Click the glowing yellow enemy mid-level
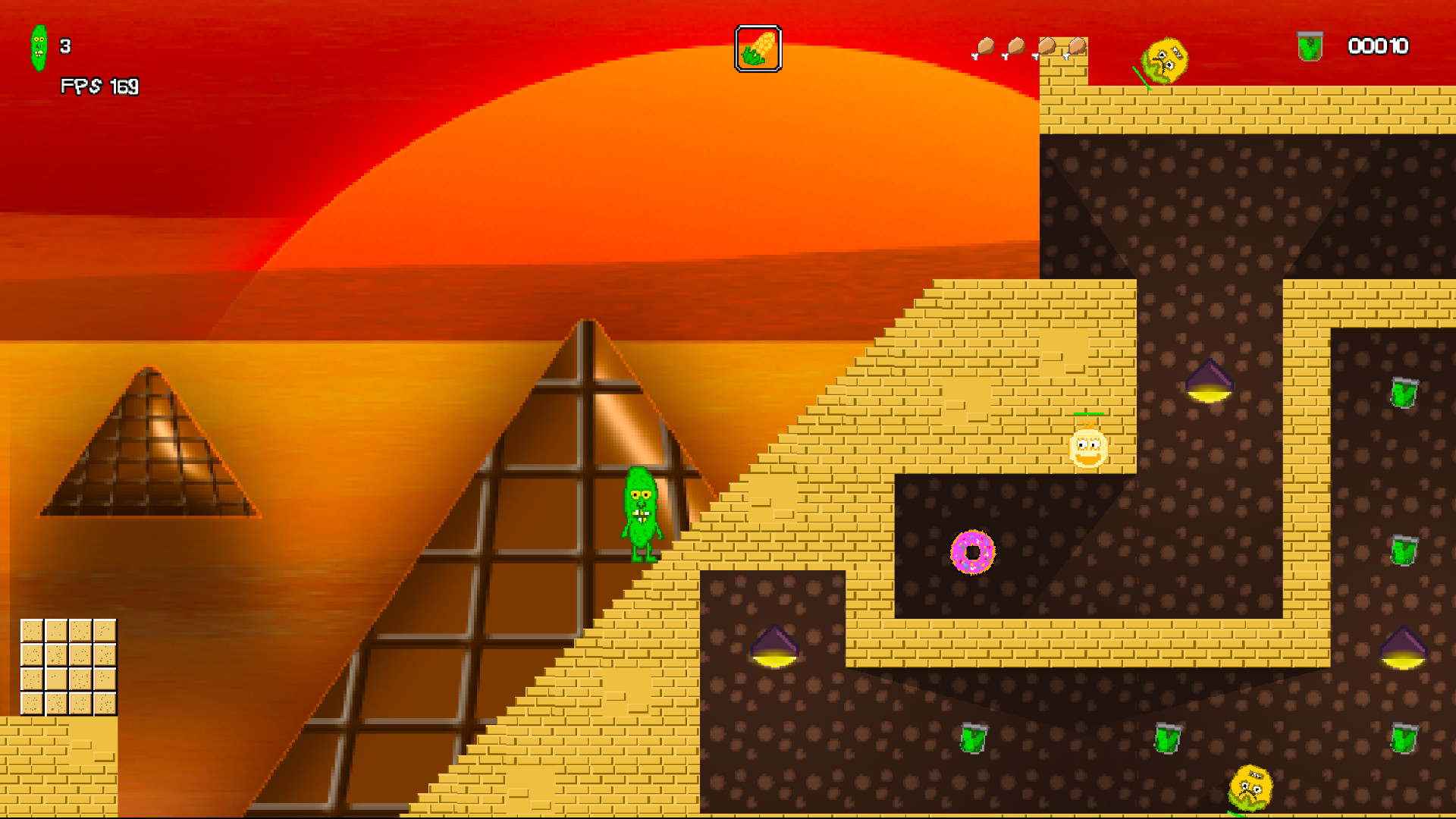The image size is (1456, 819). click(1086, 449)
